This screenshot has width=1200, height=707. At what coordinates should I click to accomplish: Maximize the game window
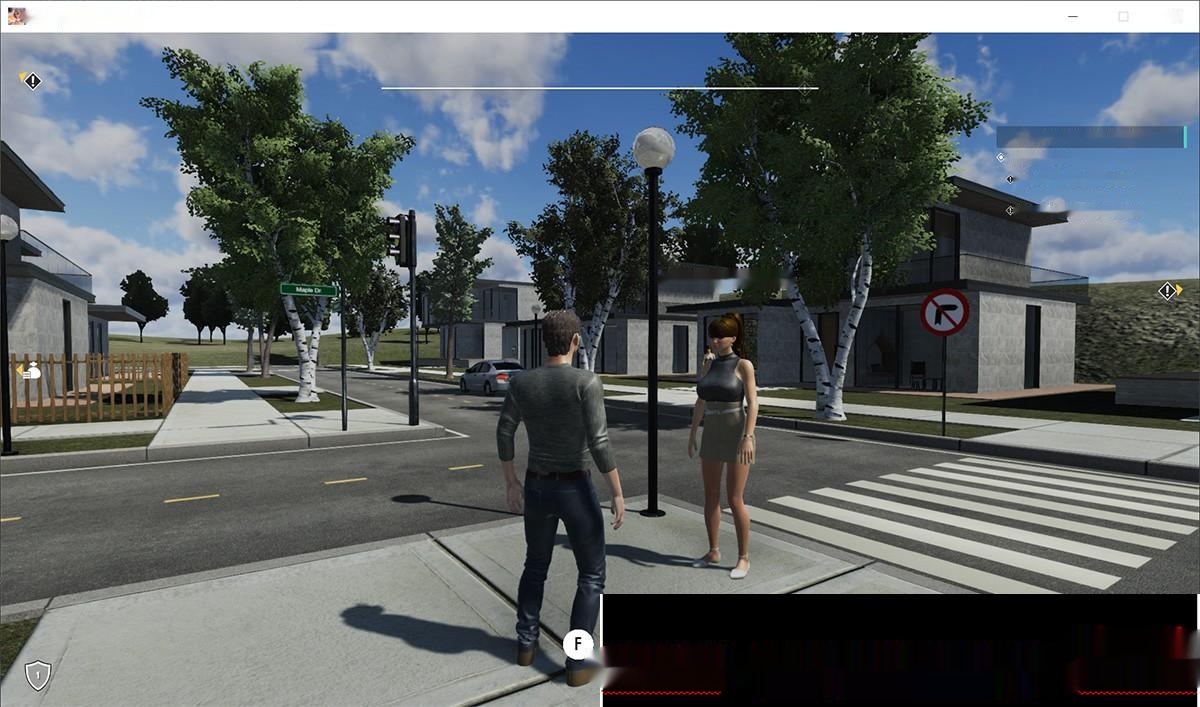point(1123,16)
